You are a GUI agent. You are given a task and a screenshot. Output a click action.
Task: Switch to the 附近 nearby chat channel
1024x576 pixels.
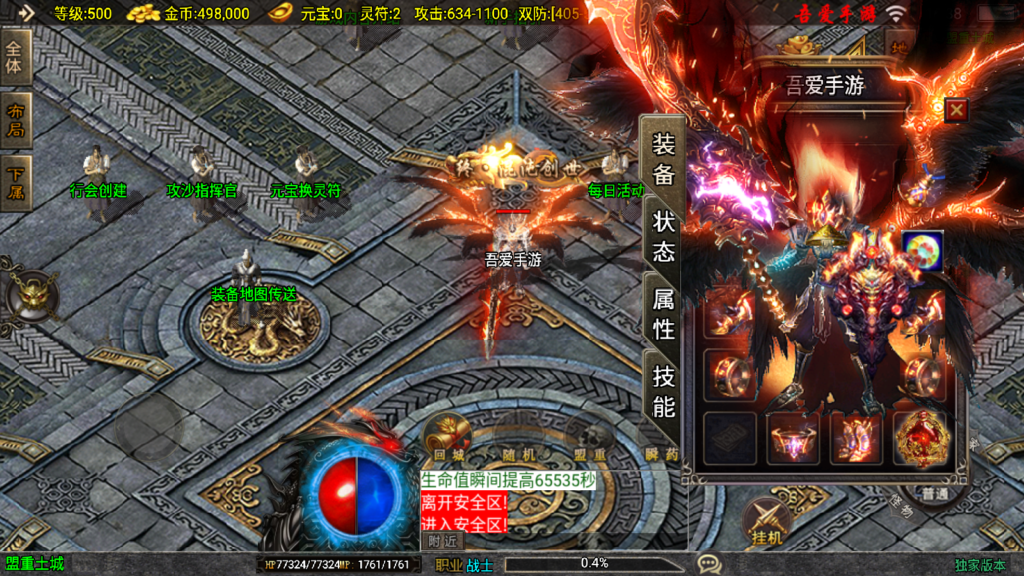click(x=443, y=541)
